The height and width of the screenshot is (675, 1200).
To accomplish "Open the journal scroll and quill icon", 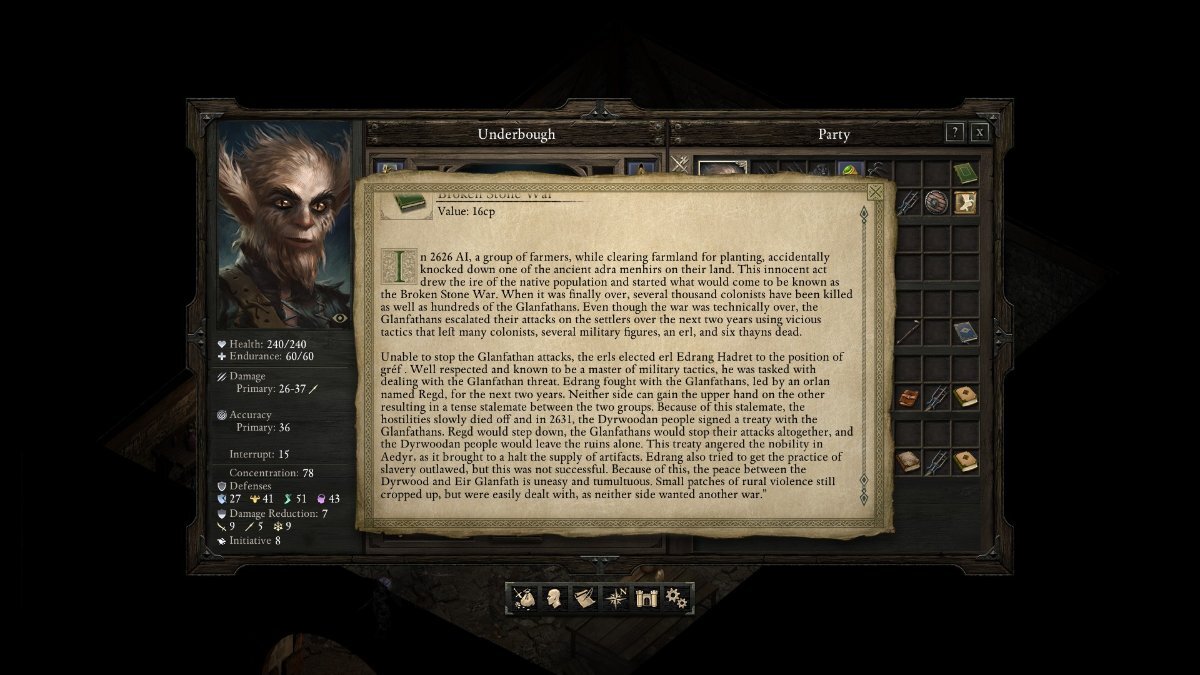I will (x=584, y=598).
